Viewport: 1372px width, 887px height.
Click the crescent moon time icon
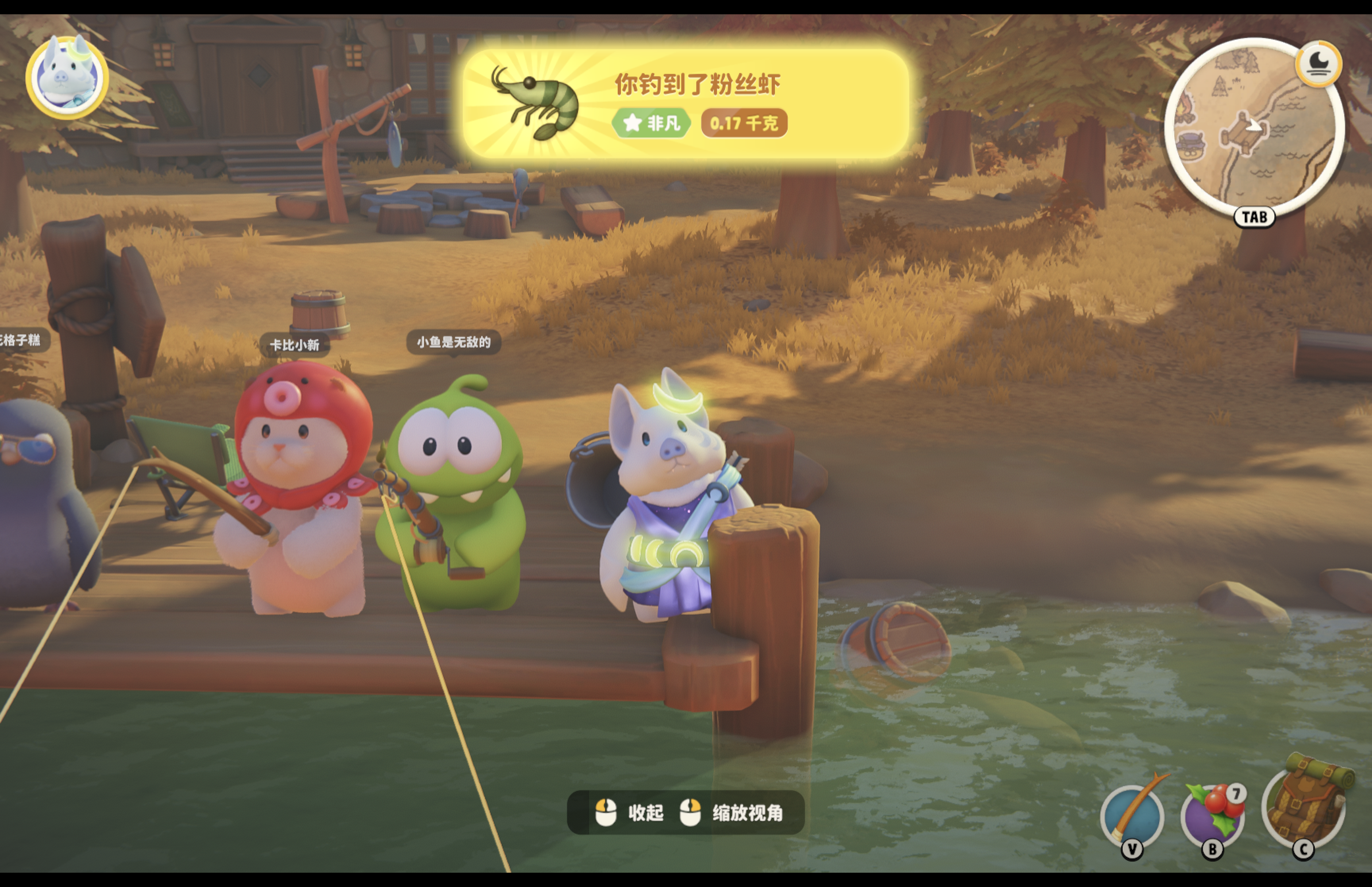coord(1318,64)
